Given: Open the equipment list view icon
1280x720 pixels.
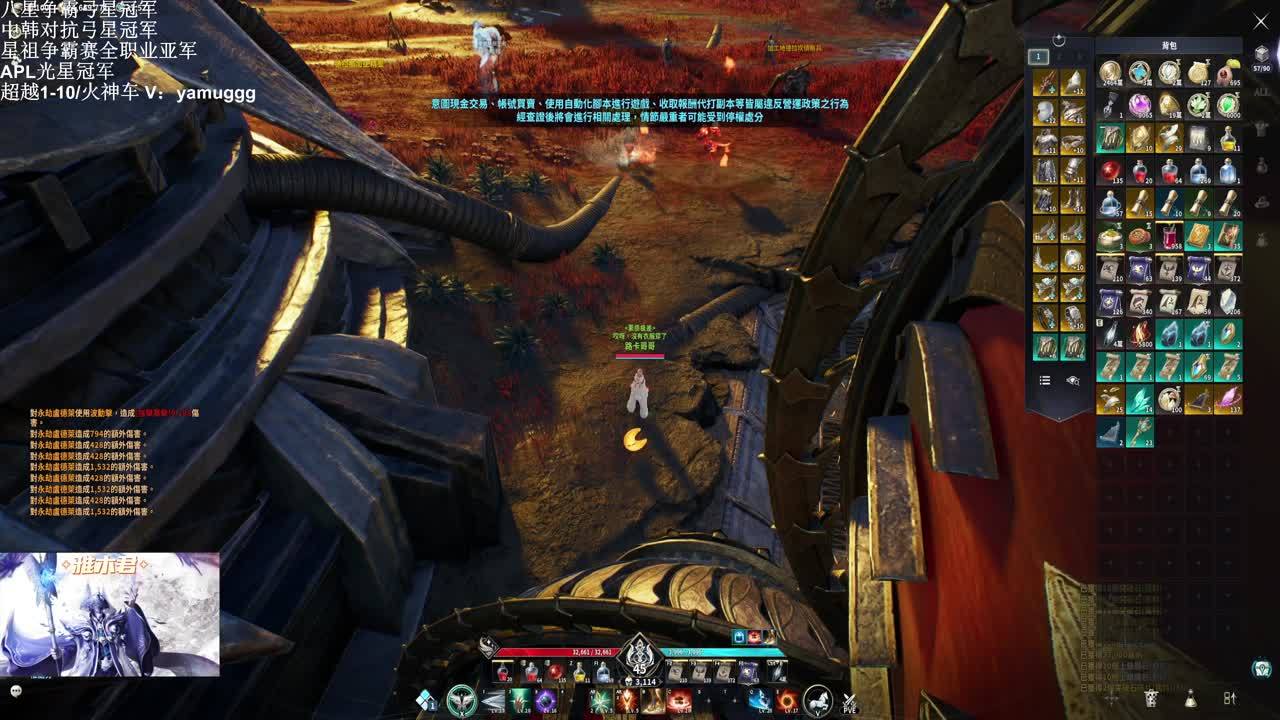Looking at the screenshot, I should pos(1045,380).
